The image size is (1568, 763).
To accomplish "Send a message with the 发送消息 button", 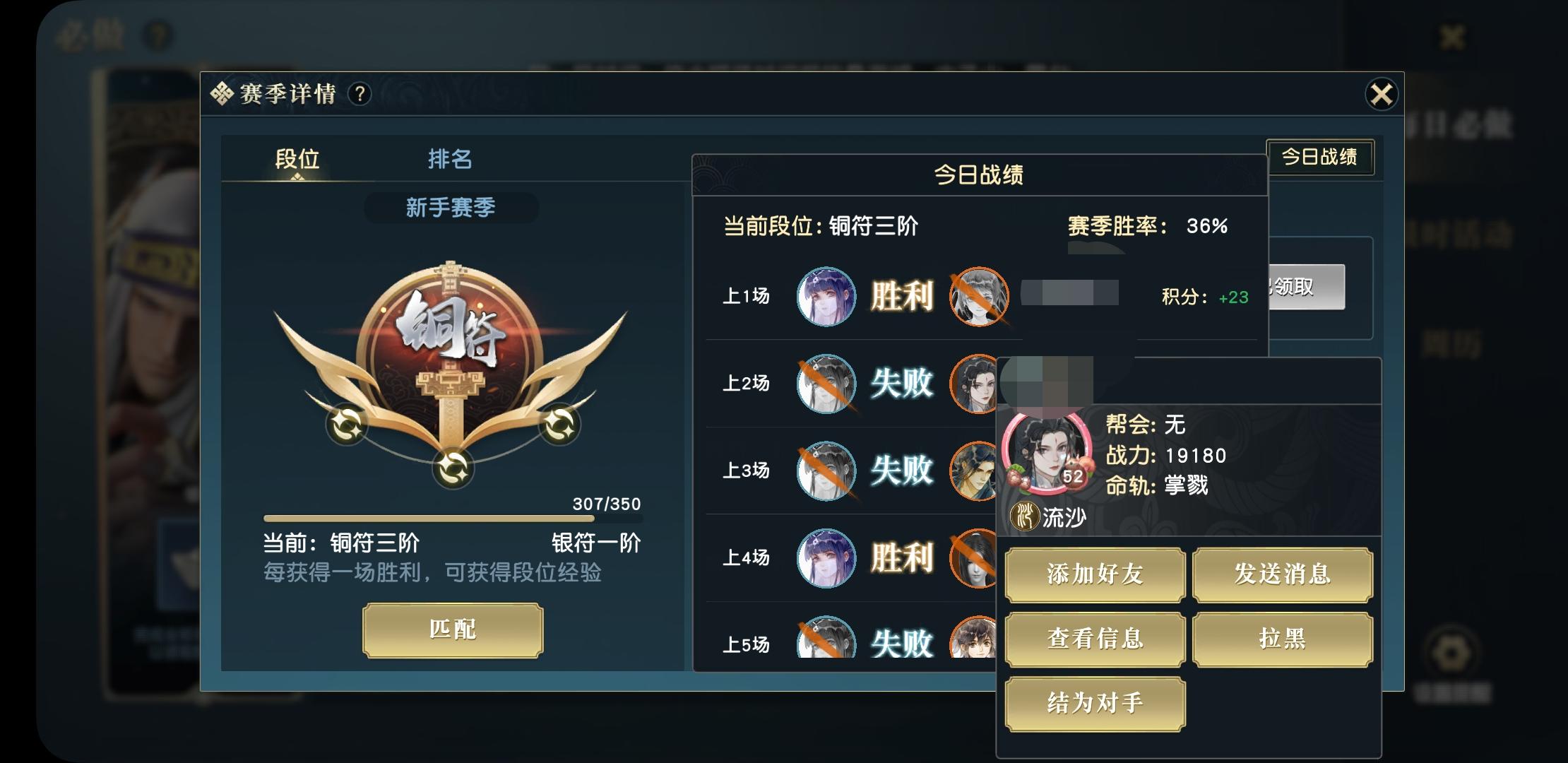I will pos(1283,575).
